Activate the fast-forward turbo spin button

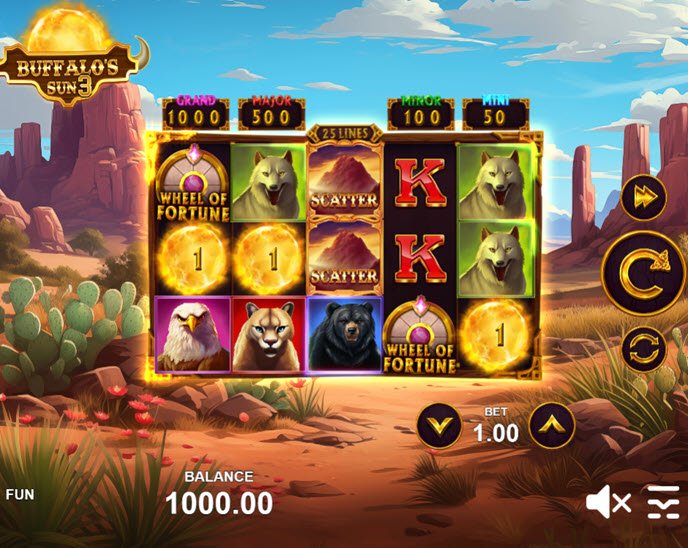point(643,197)
